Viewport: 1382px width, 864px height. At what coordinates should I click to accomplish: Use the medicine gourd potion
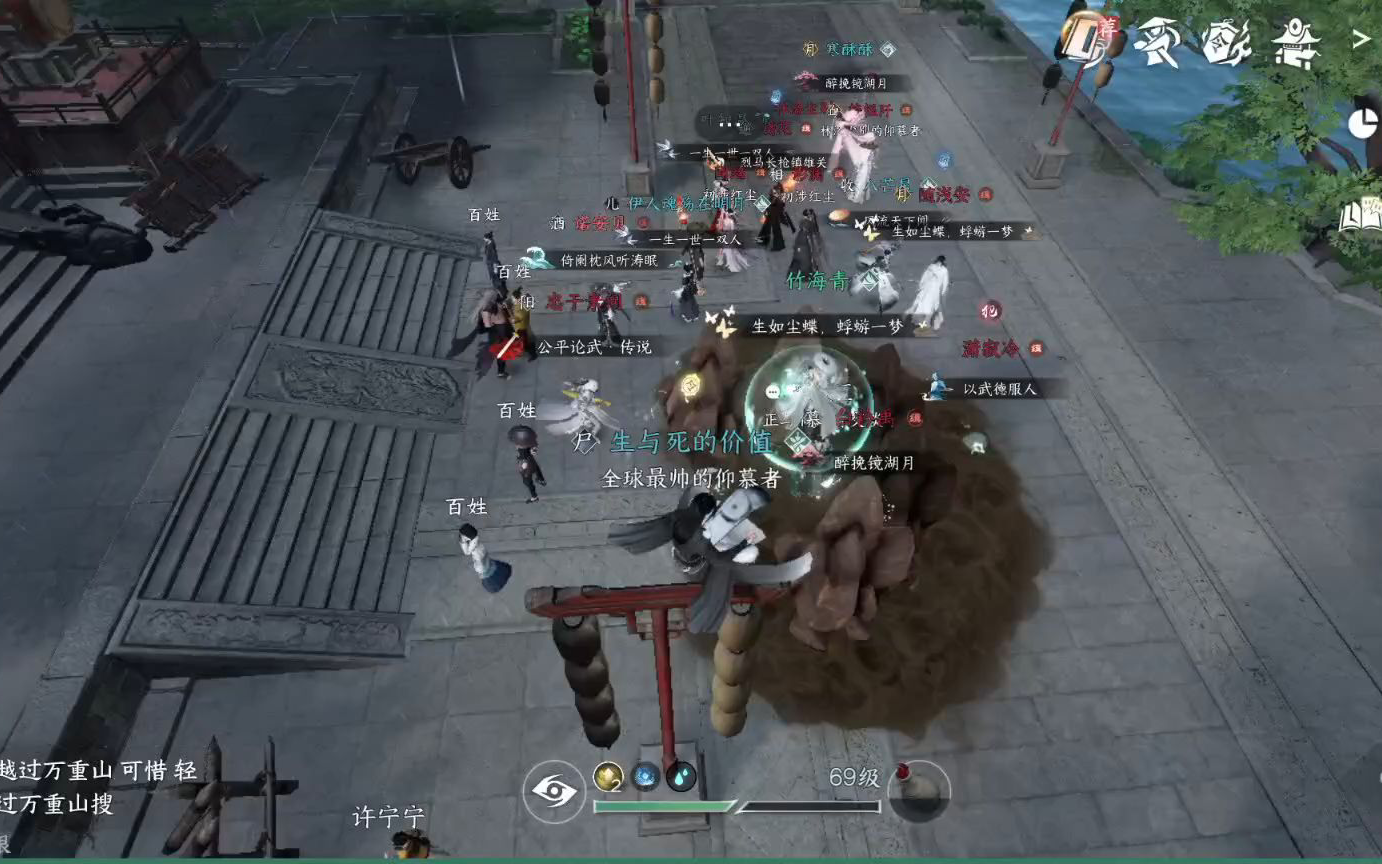tap(918, 790)
